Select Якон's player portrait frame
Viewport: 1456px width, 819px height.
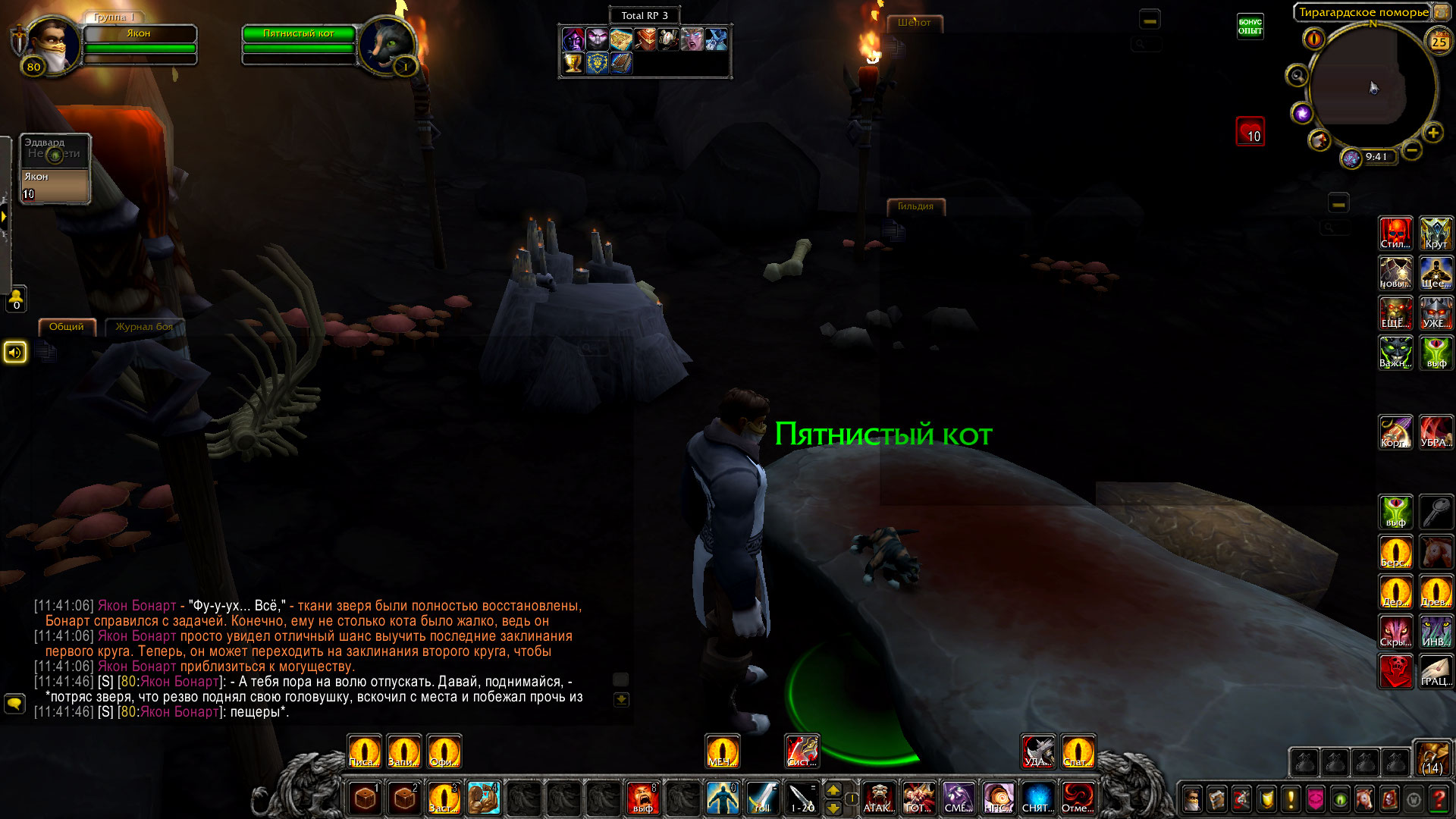(50, 44)
